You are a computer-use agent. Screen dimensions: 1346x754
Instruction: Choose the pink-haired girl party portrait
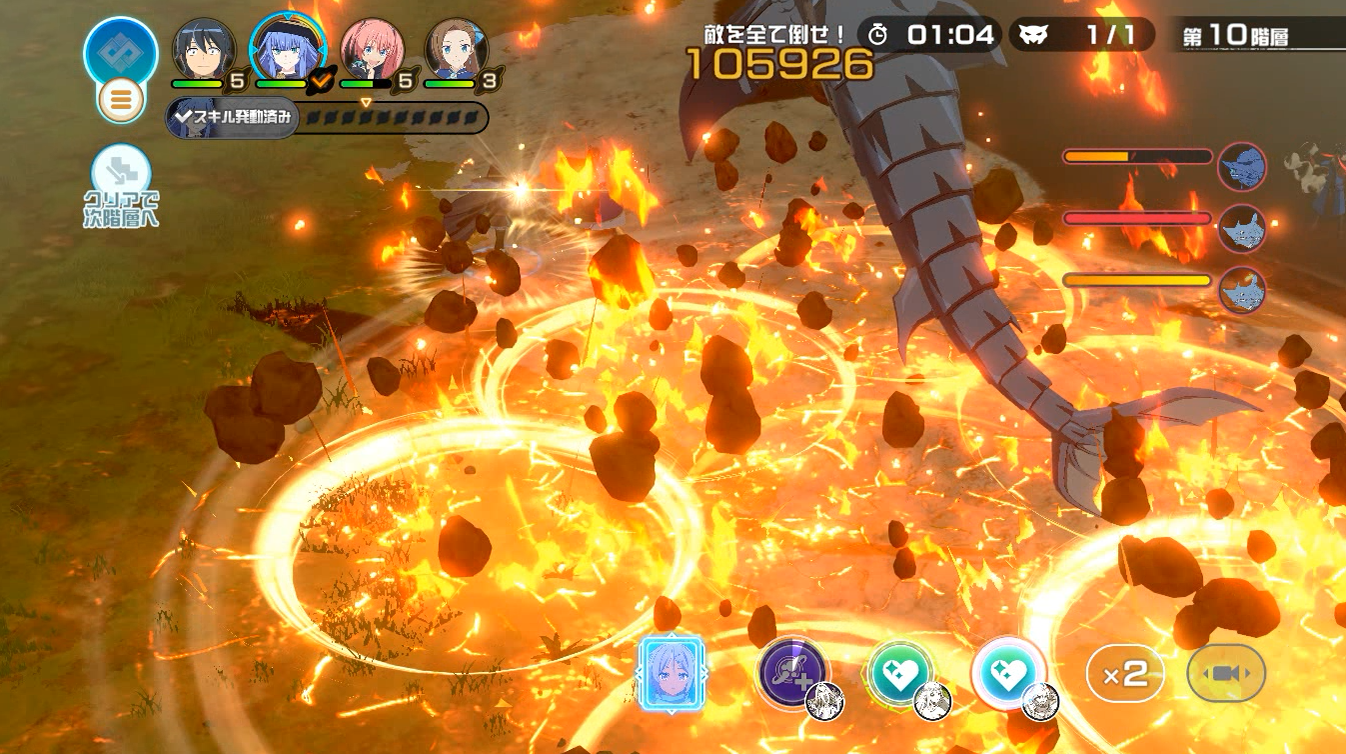click(373, 49)
